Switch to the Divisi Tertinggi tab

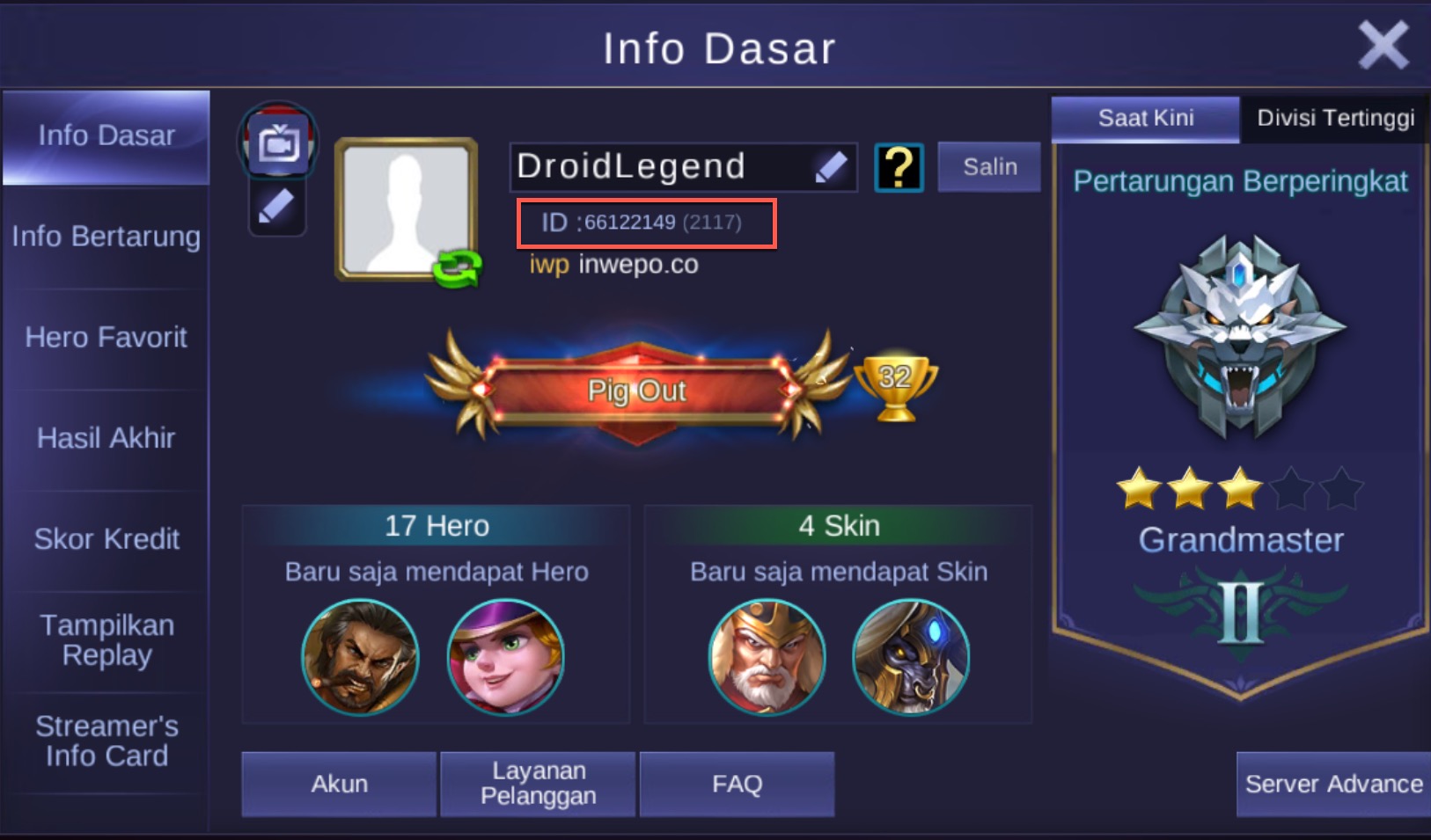pos(1335,118)
